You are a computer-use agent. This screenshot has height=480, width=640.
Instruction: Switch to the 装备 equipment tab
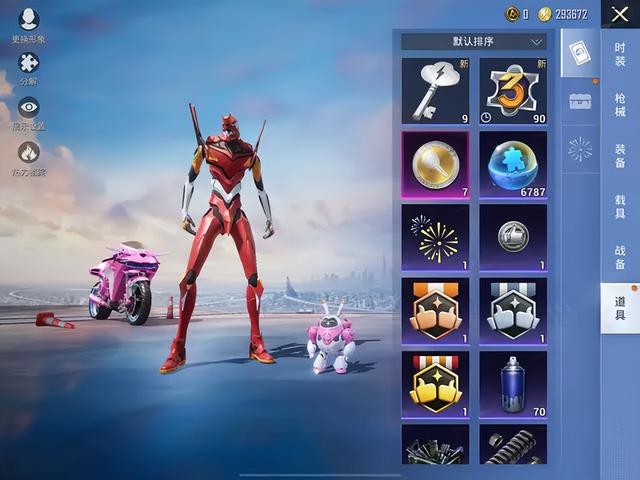620,156
